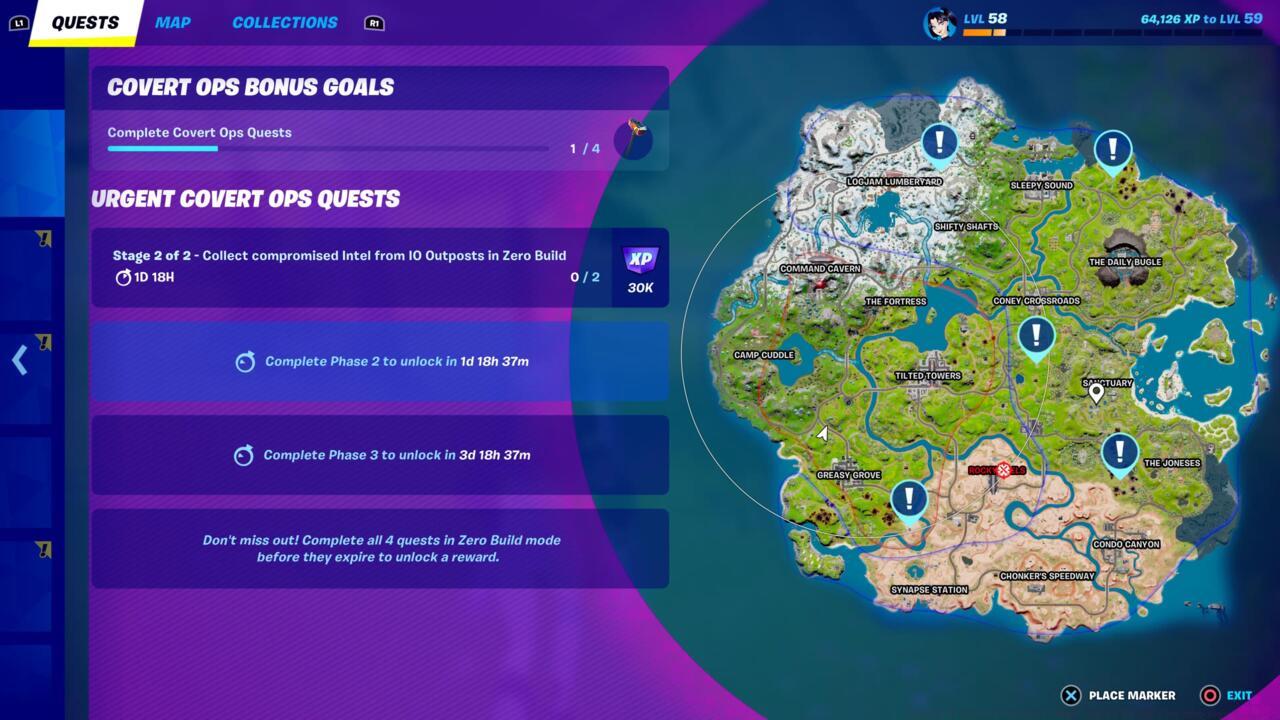The height and width of the screenshot is (720, 1280).
Task: Switch to the MAP tab
Action: (x=172, y=22)
